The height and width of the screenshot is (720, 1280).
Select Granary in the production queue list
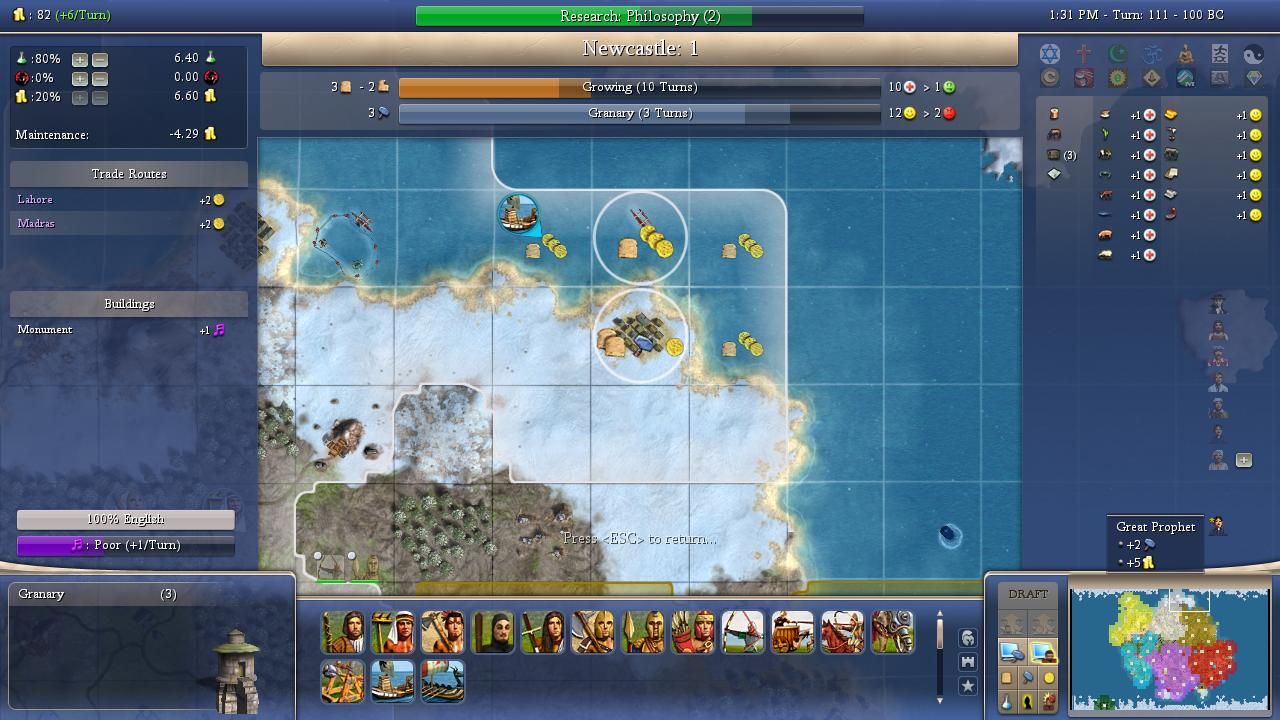42,594
